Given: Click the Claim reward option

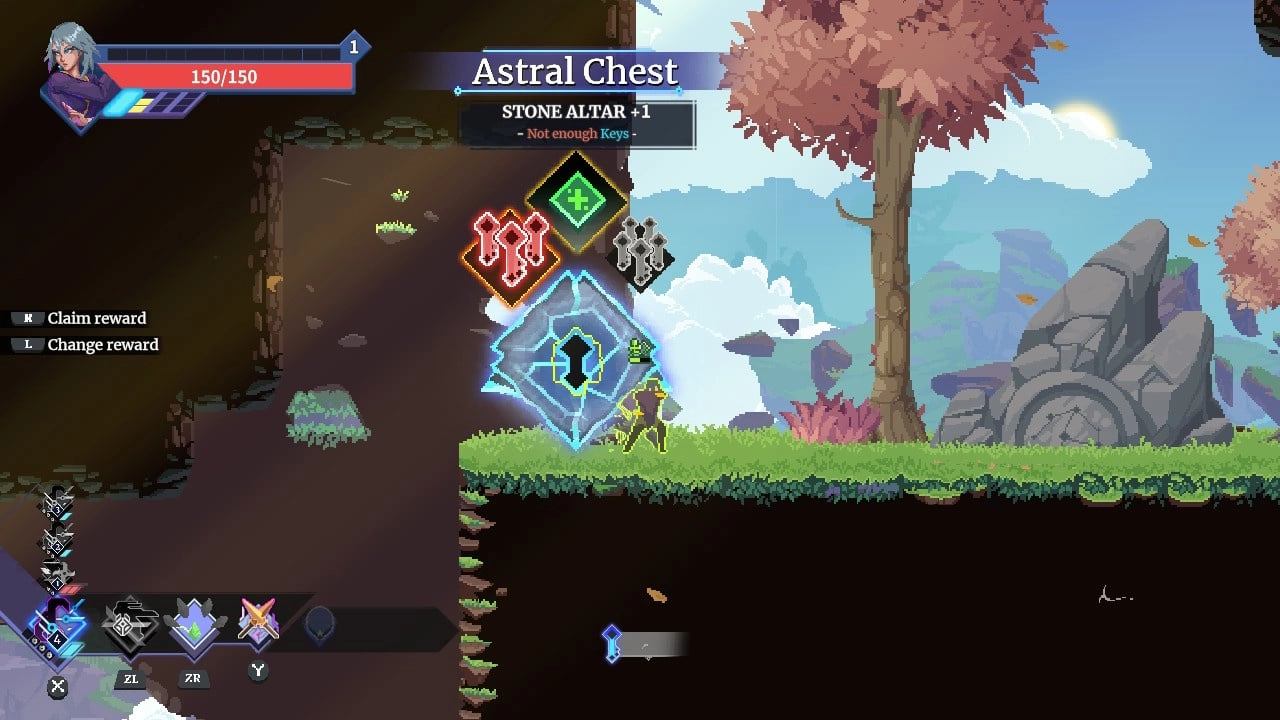Looking at the screenshot, I should pyautogui.click(x=97, y=318).
